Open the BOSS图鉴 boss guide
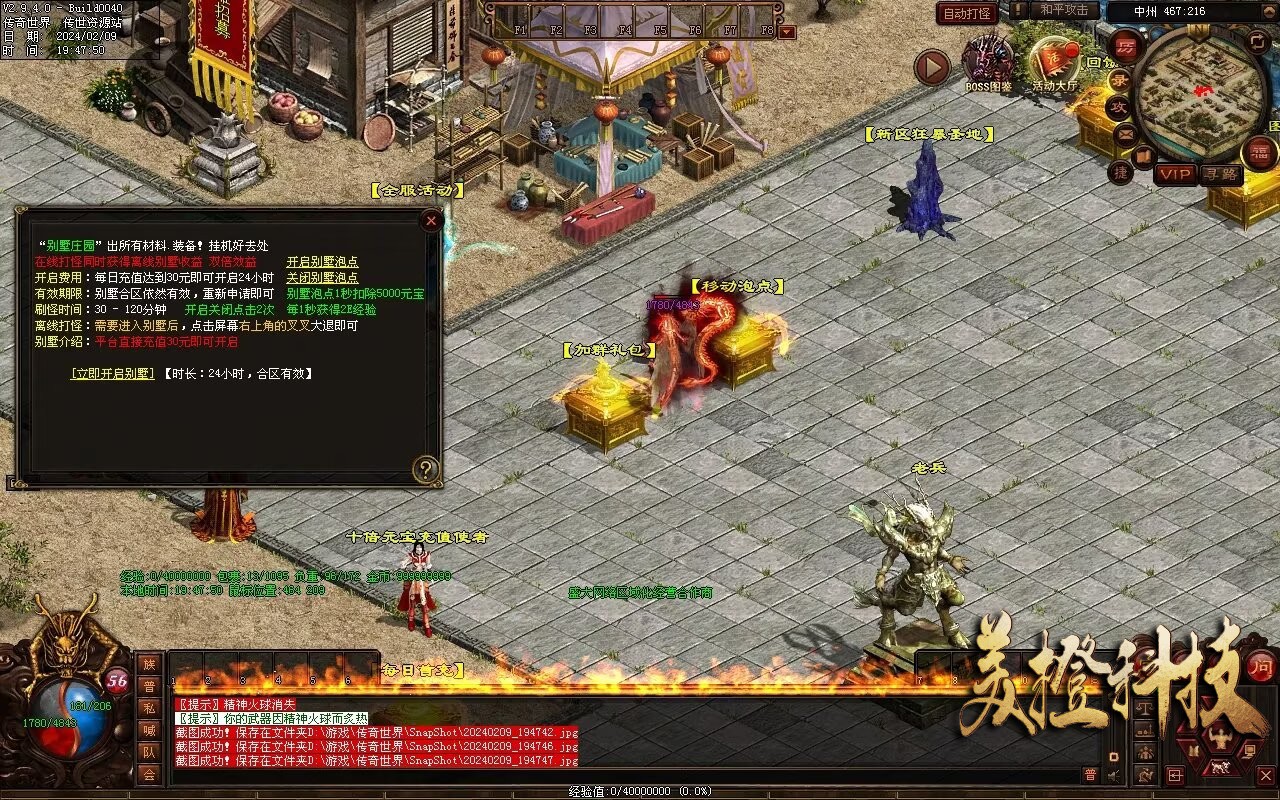The image size is (1280, 800). (x=988, y=63)
